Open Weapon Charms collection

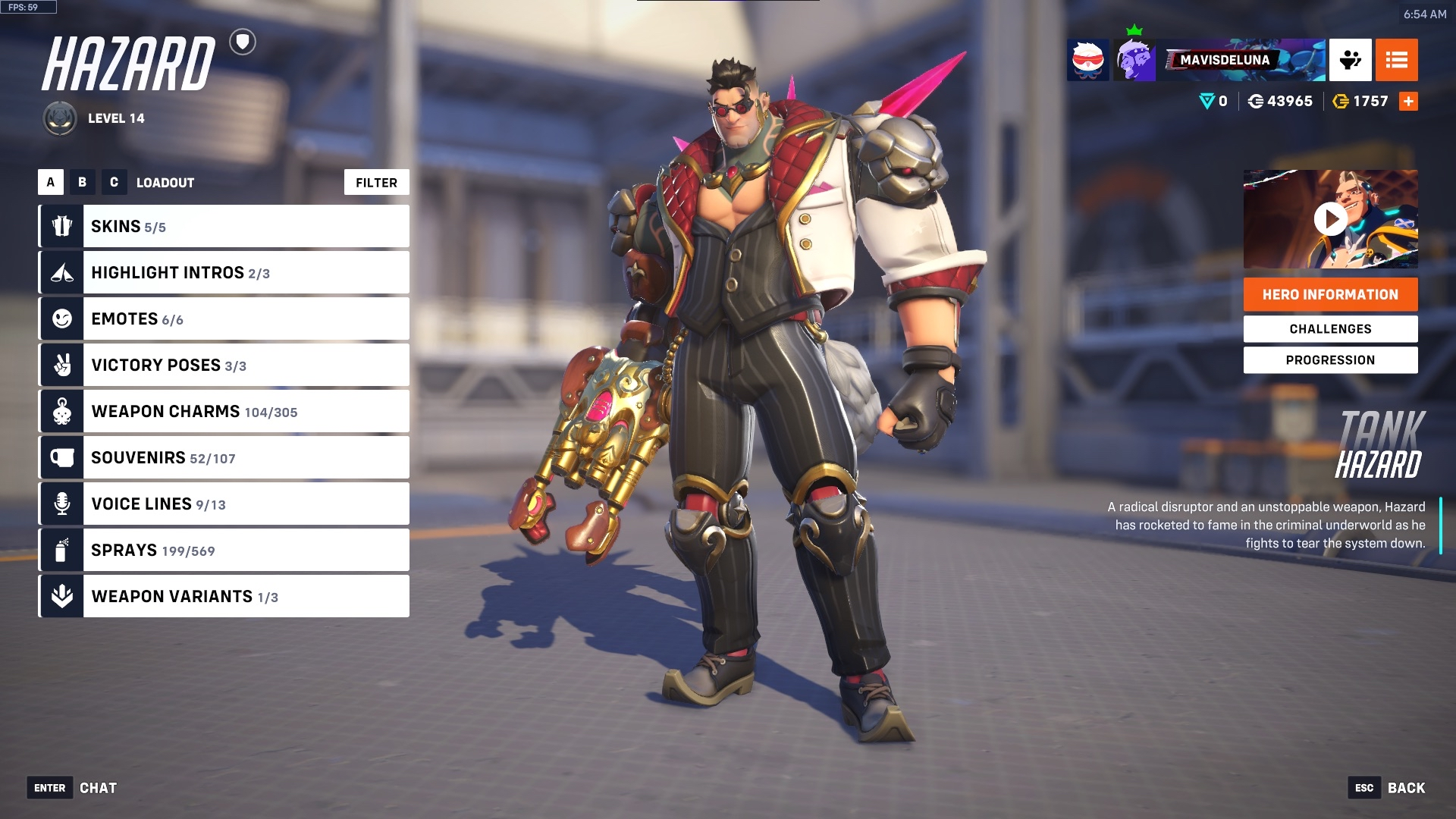point(224,411)
